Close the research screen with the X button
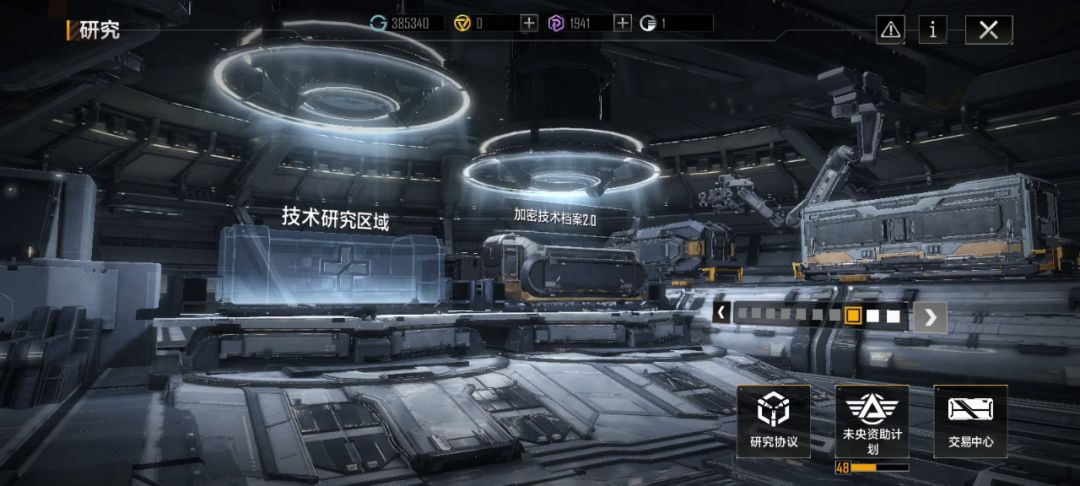The height and width of the screenshot is (486, 1080). coord(988,29)
